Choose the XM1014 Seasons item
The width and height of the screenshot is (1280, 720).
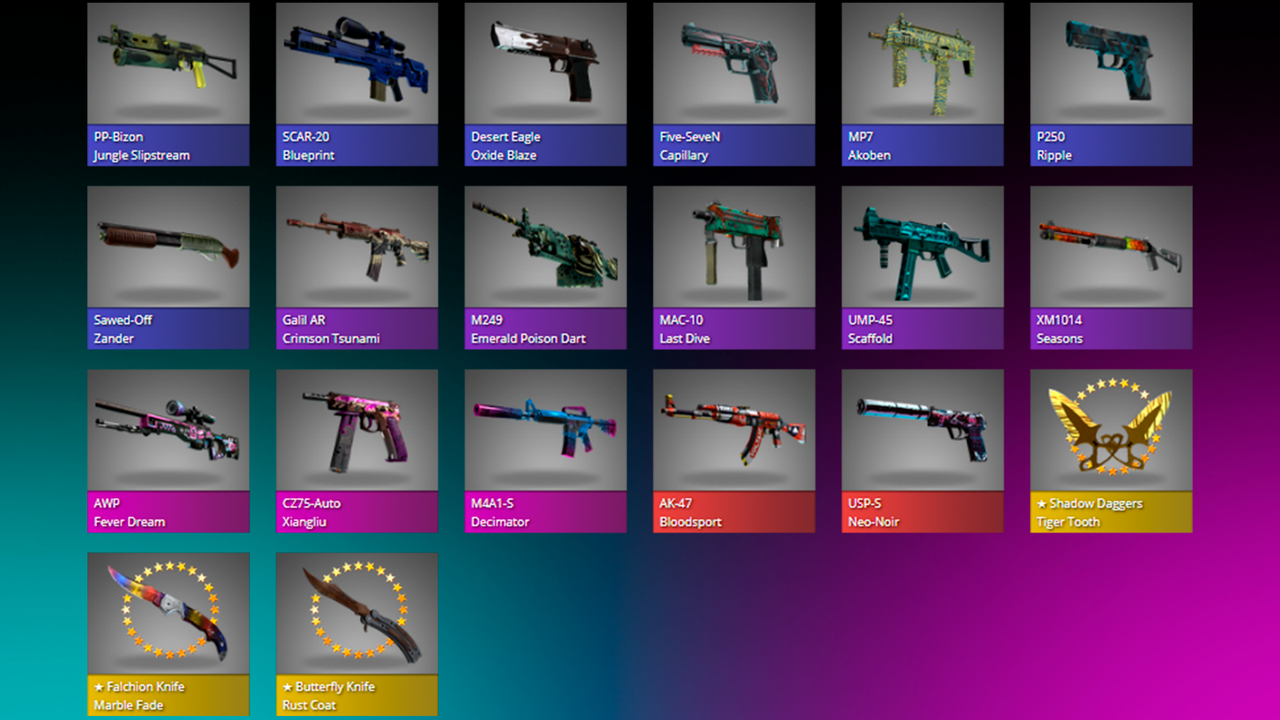[1111, 267]
